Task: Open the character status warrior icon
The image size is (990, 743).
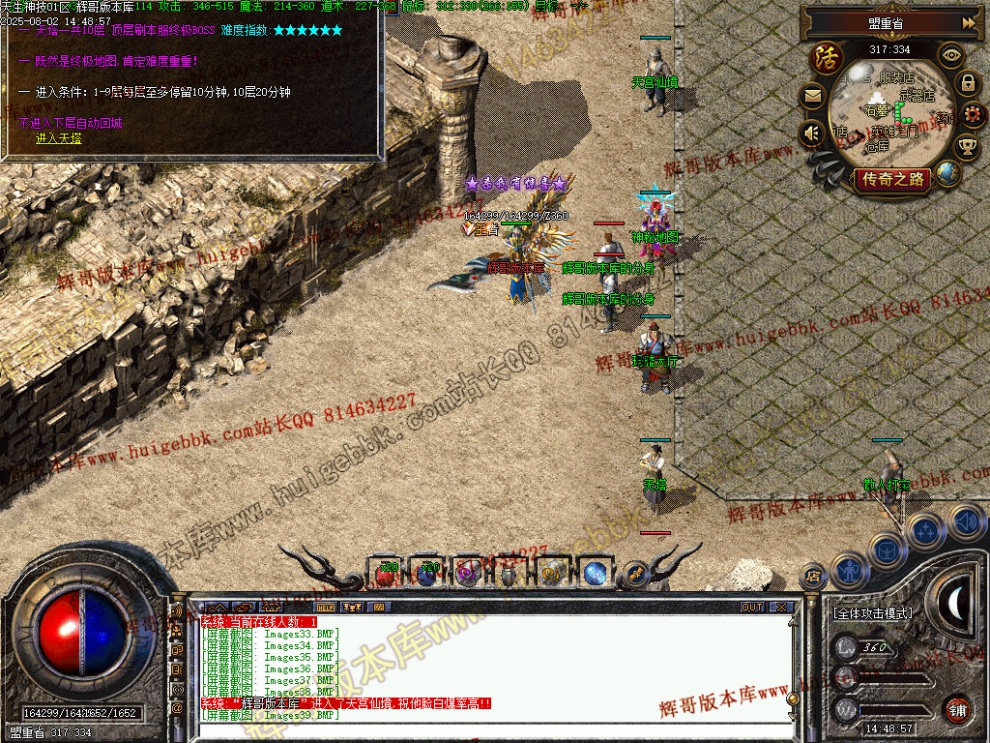Action: pyautogui.click(x=849, y=571)
